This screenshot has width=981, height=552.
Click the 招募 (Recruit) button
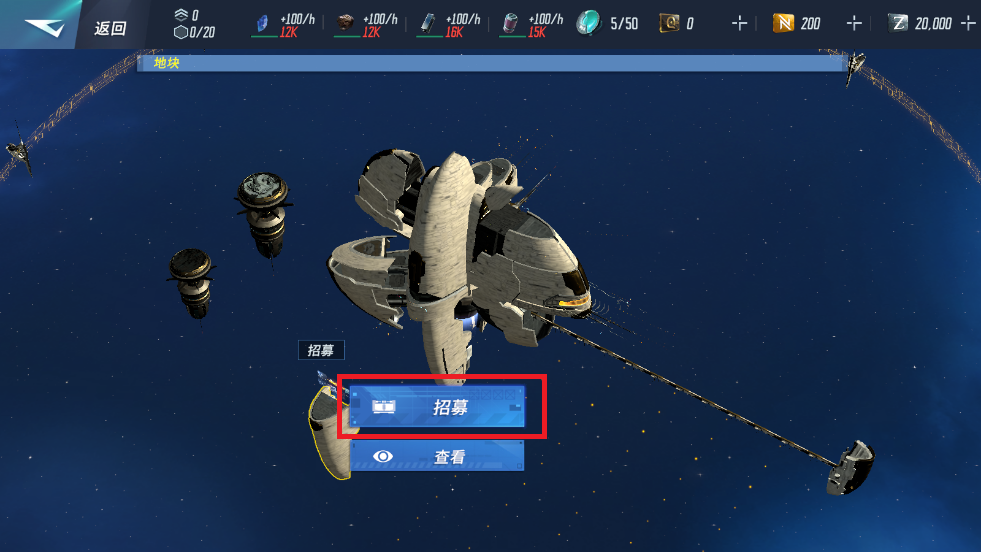coord(438,407)
